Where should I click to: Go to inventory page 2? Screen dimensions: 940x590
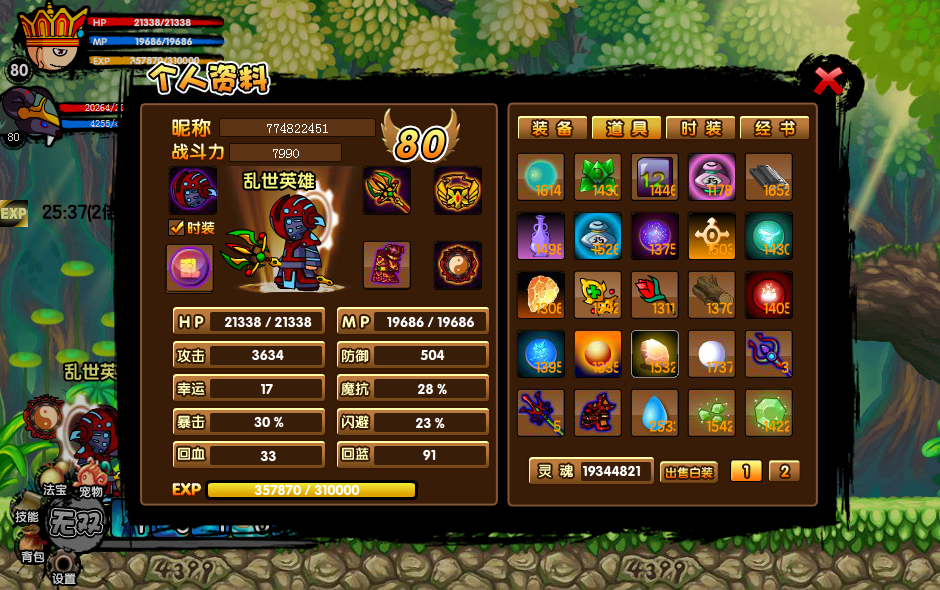(784, 471)
